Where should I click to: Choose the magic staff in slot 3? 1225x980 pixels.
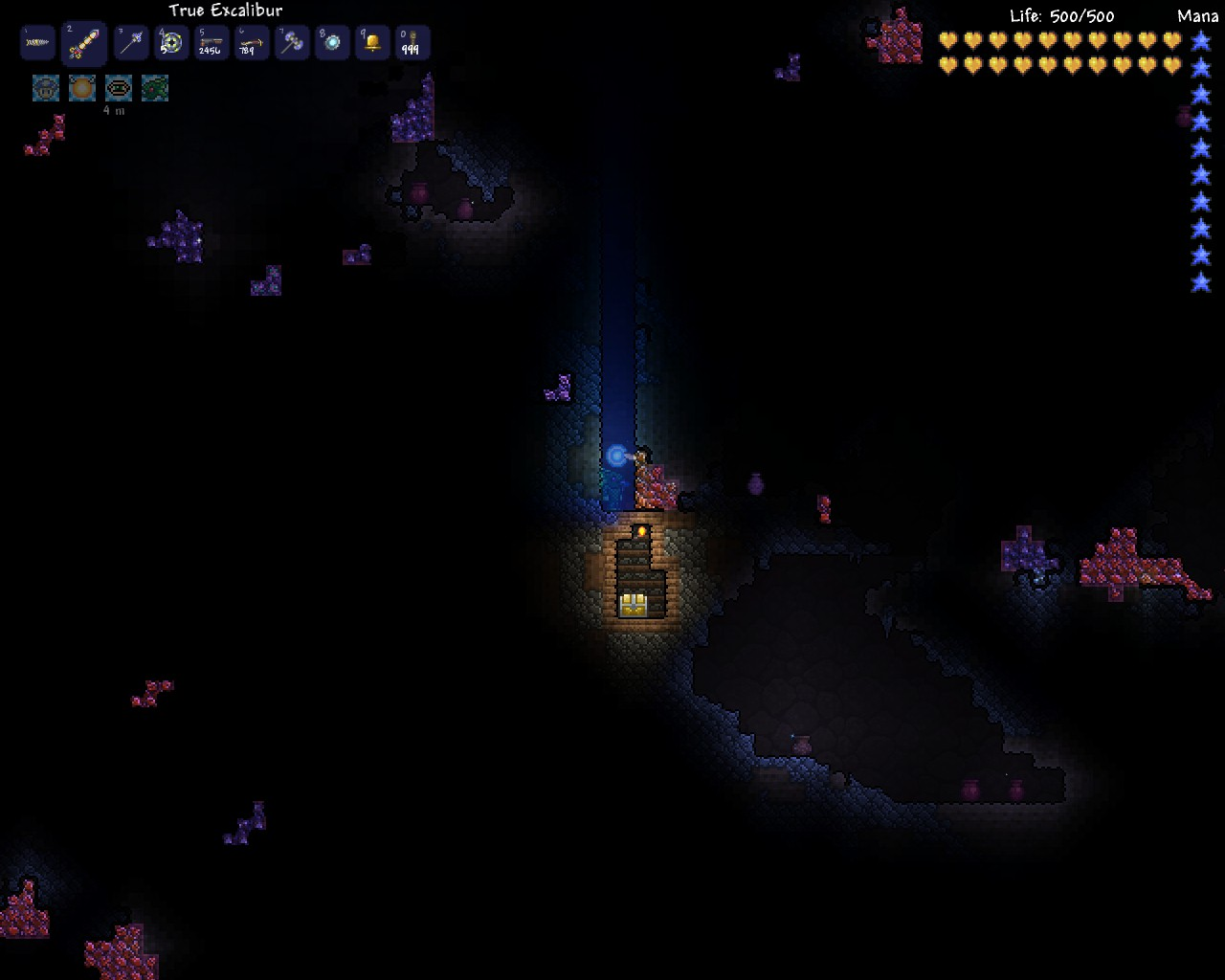point(131,43)
